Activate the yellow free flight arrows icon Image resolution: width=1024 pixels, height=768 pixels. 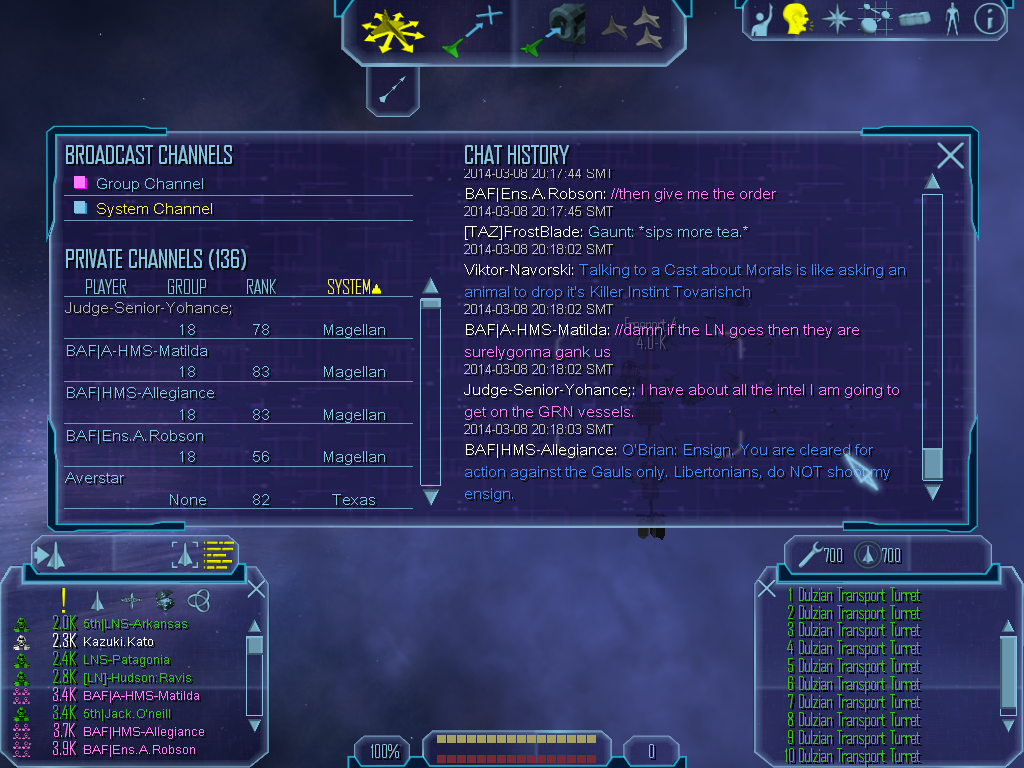[393, 29]
